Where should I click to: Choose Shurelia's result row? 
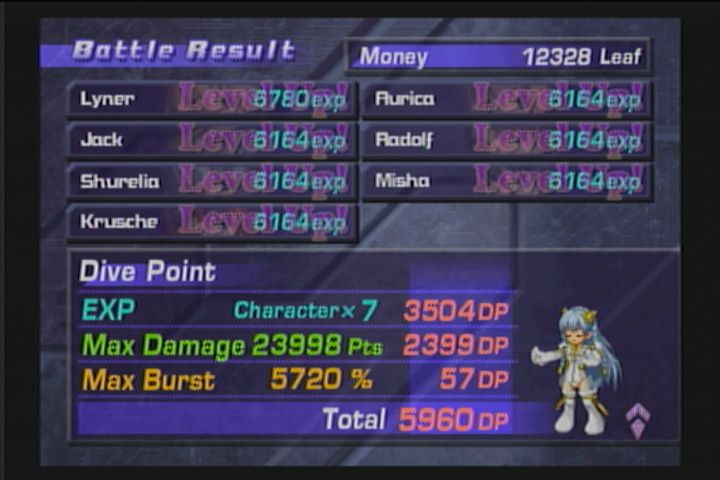(211, 182)
